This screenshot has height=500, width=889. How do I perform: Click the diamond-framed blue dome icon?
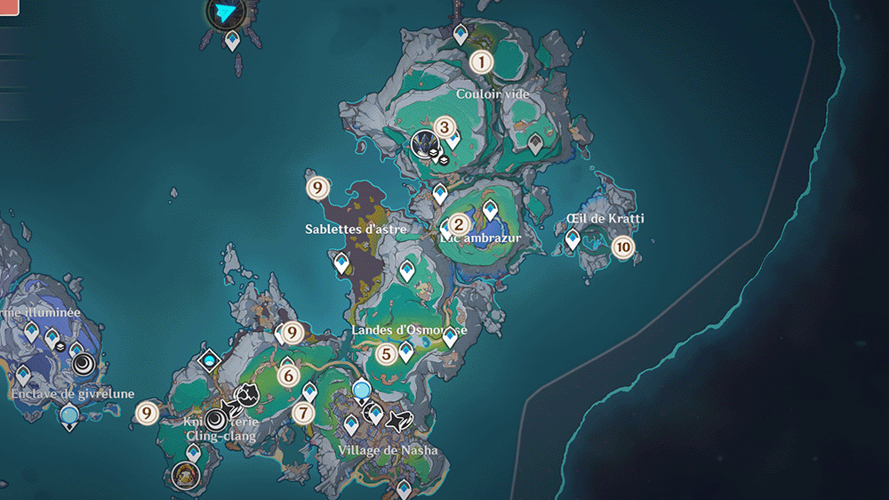click(209, 359)
